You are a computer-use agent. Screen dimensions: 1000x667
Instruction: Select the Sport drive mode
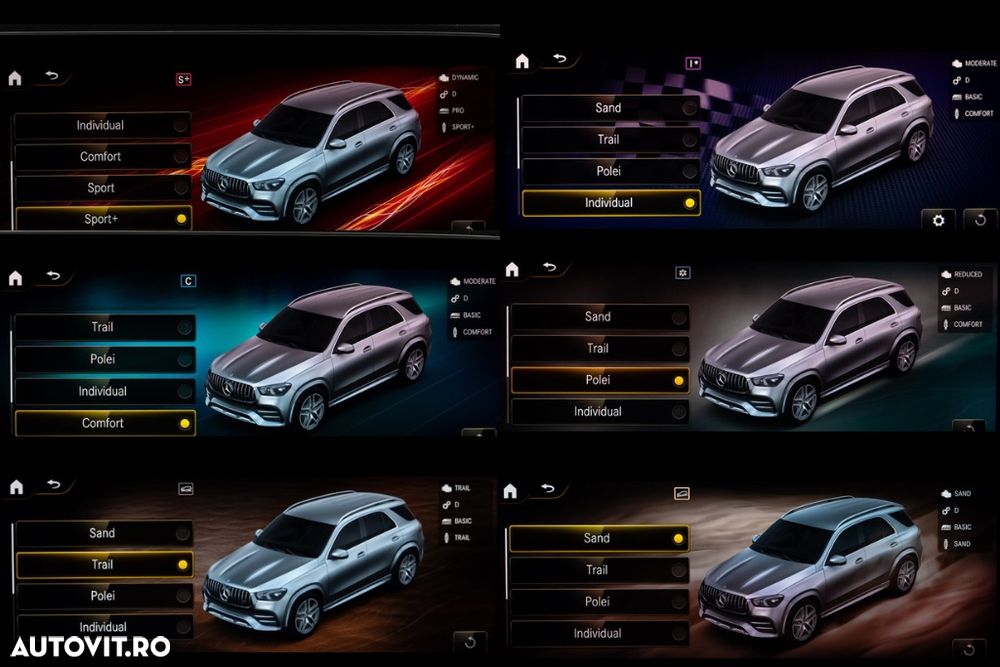pos(102,188)
